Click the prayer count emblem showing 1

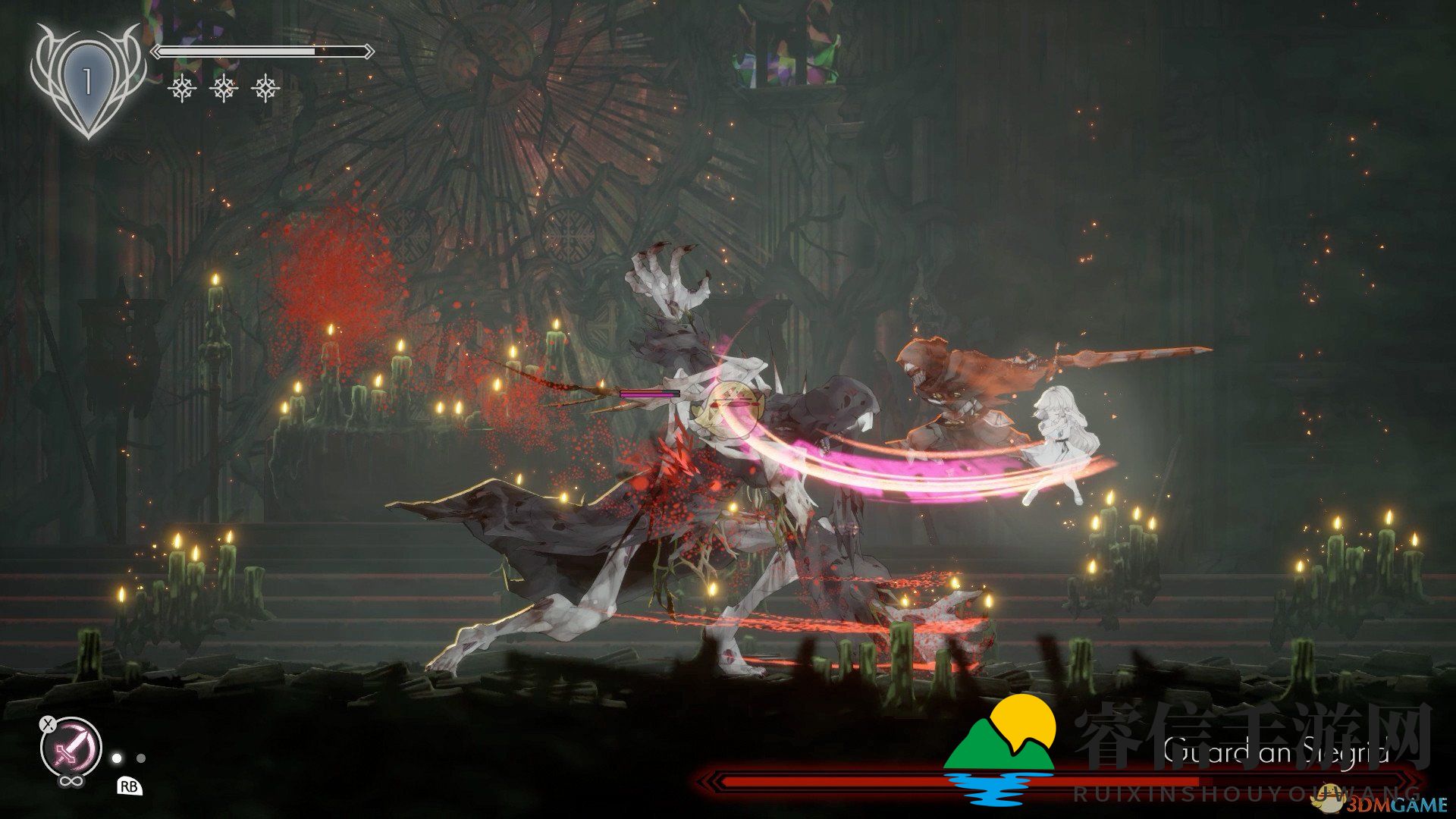(88, 80)
